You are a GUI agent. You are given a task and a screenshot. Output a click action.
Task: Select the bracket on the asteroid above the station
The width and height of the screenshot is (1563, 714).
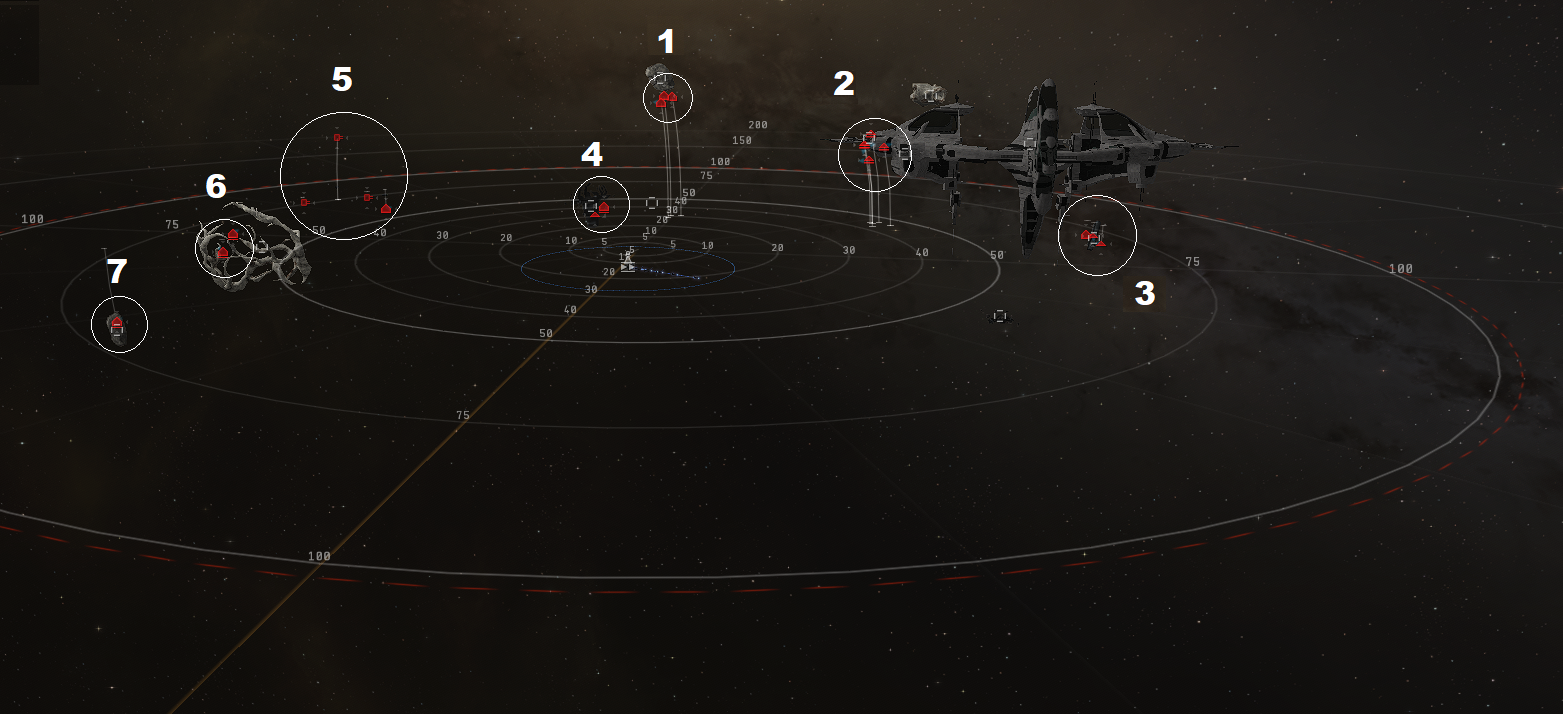(931, 94)
